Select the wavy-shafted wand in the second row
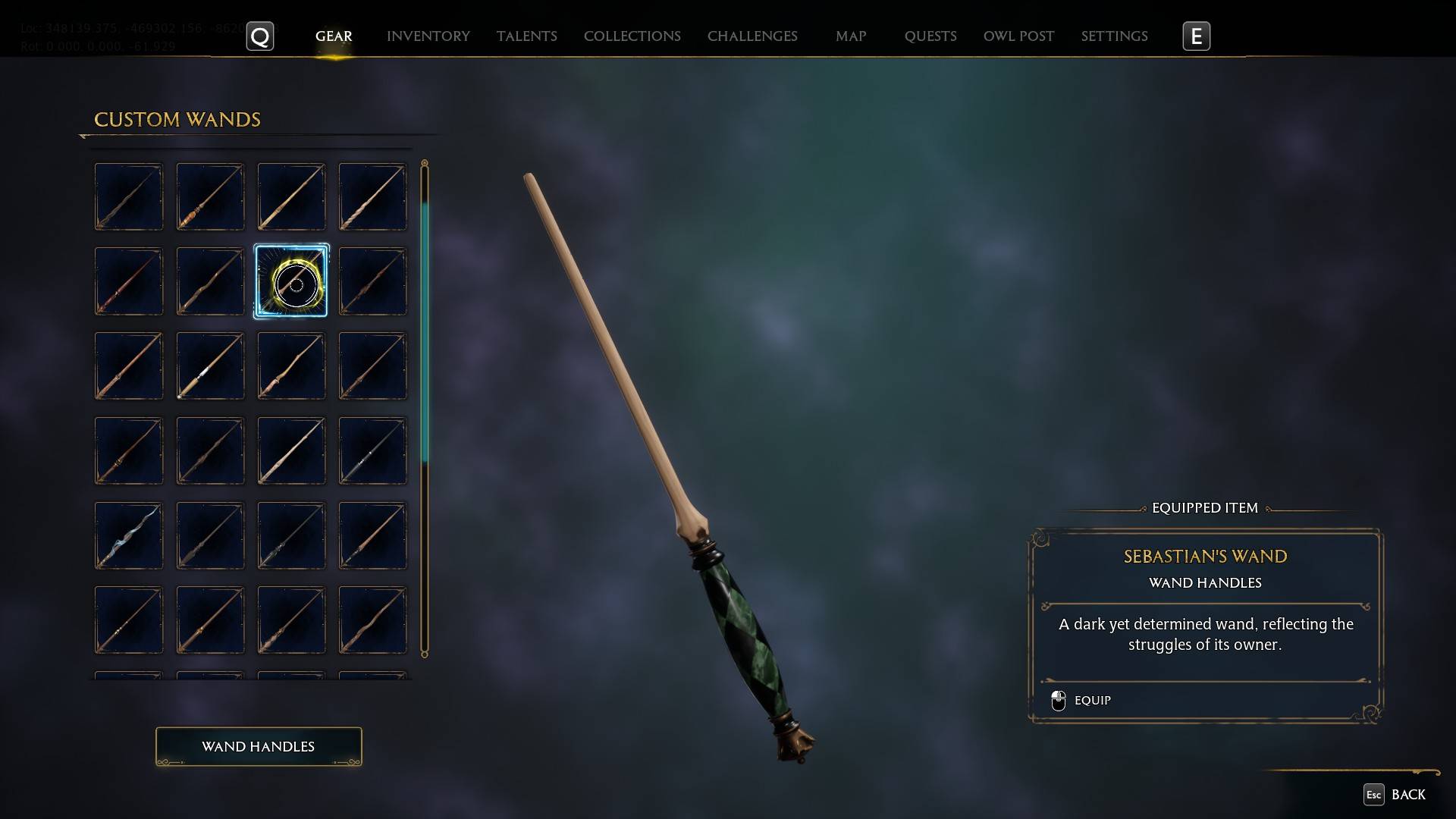1456x819 pixels. [x=210, y=281]
